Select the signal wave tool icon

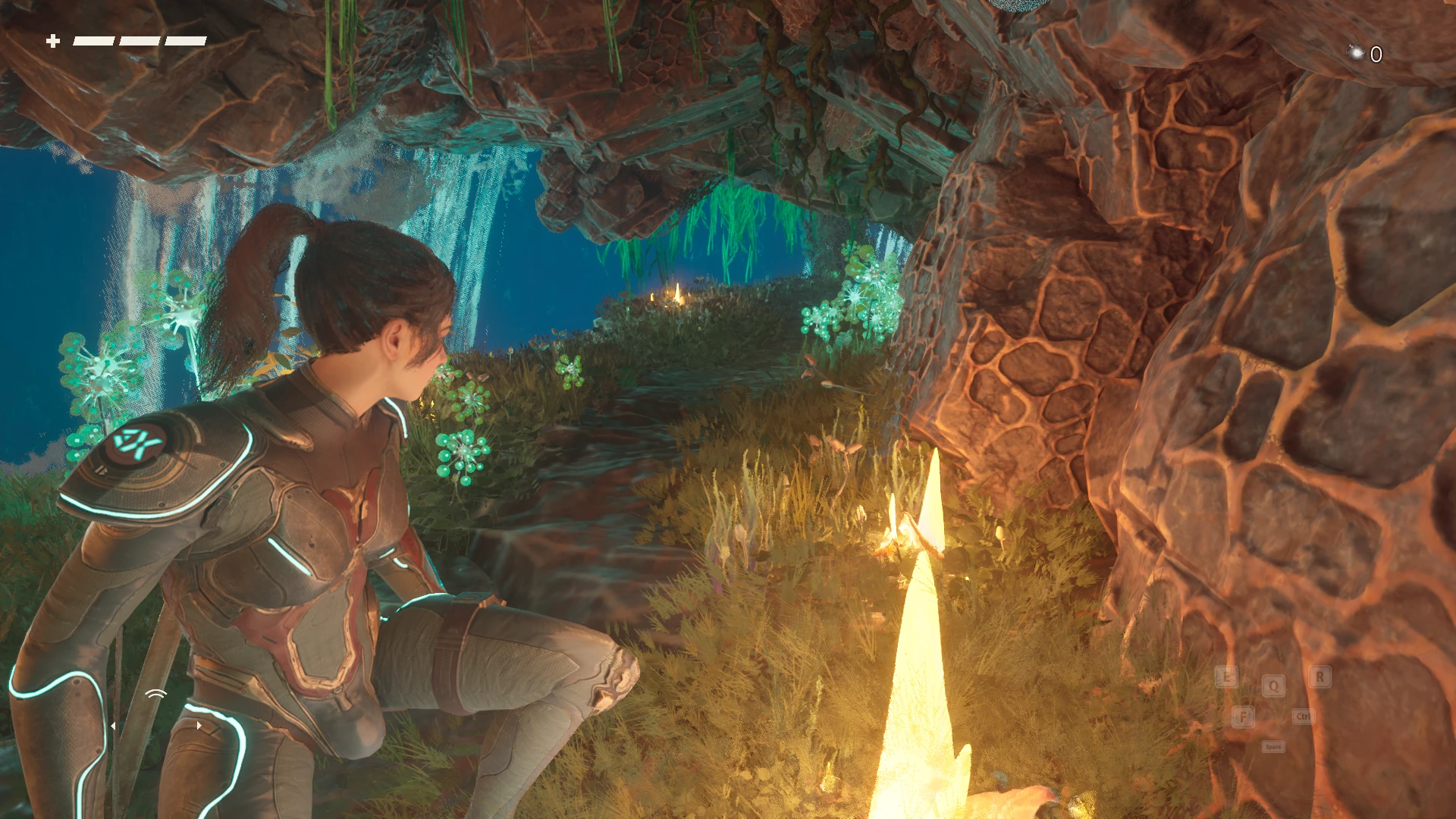156,694
